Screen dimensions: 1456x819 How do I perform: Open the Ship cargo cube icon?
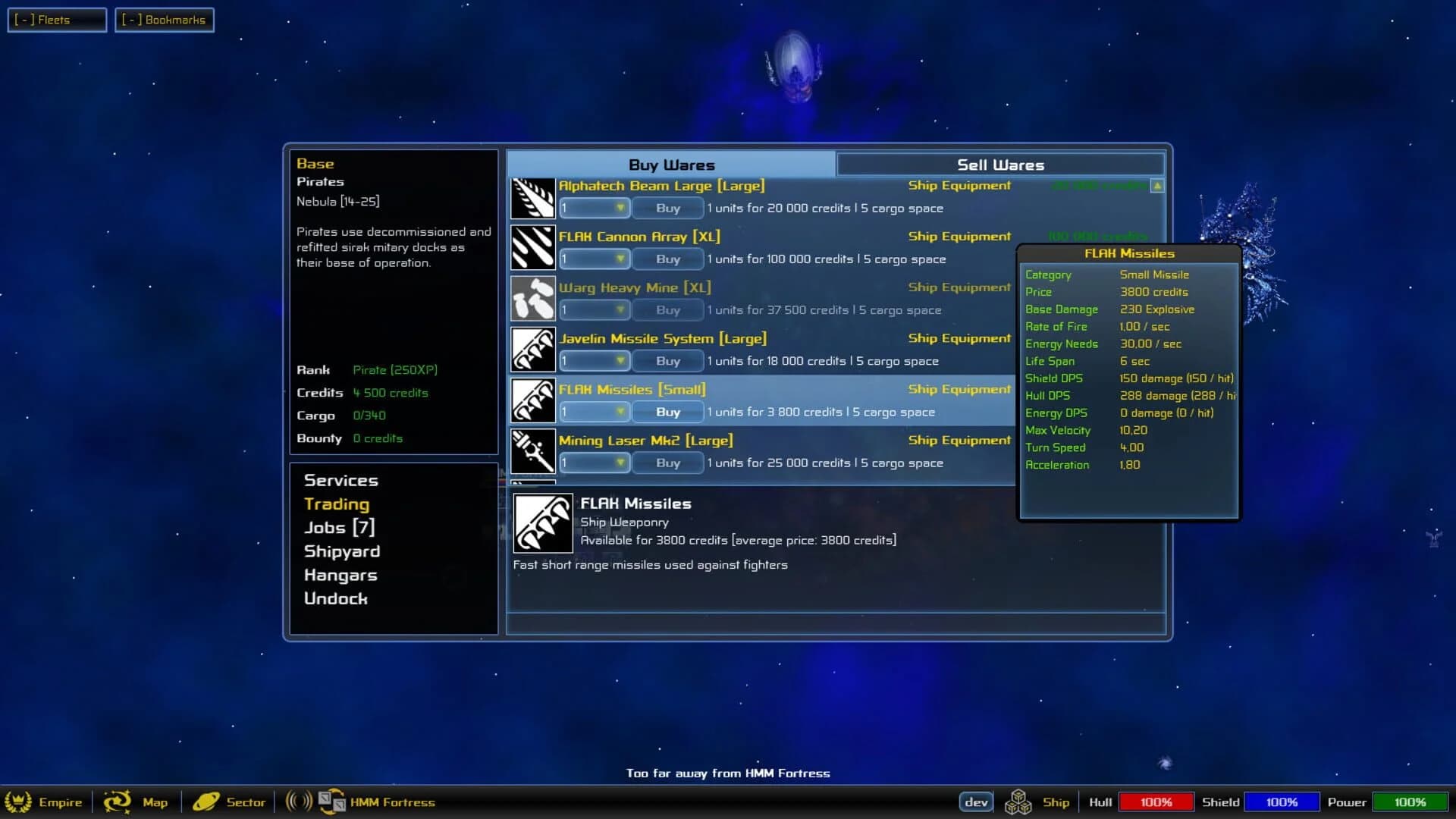1020,801
